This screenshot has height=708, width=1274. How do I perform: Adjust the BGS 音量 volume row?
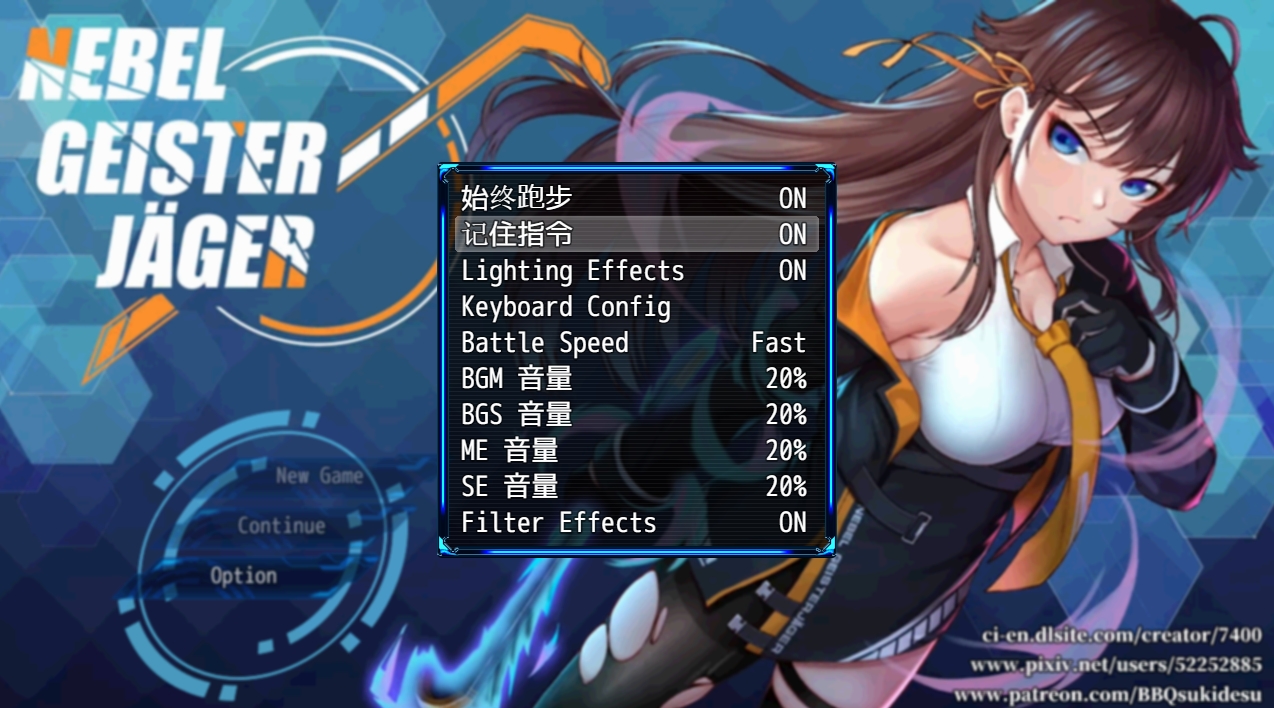636,414
